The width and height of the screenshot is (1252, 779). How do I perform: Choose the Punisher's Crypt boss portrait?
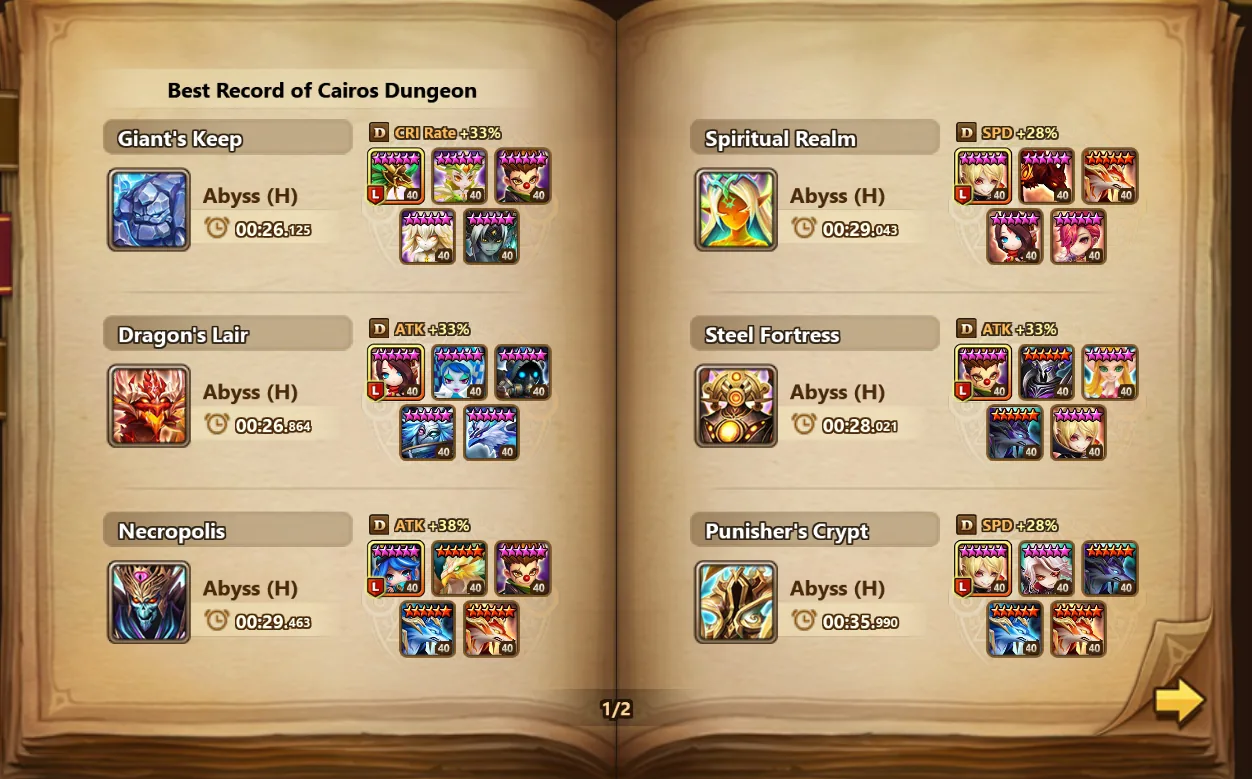click(x=736, y=601)
